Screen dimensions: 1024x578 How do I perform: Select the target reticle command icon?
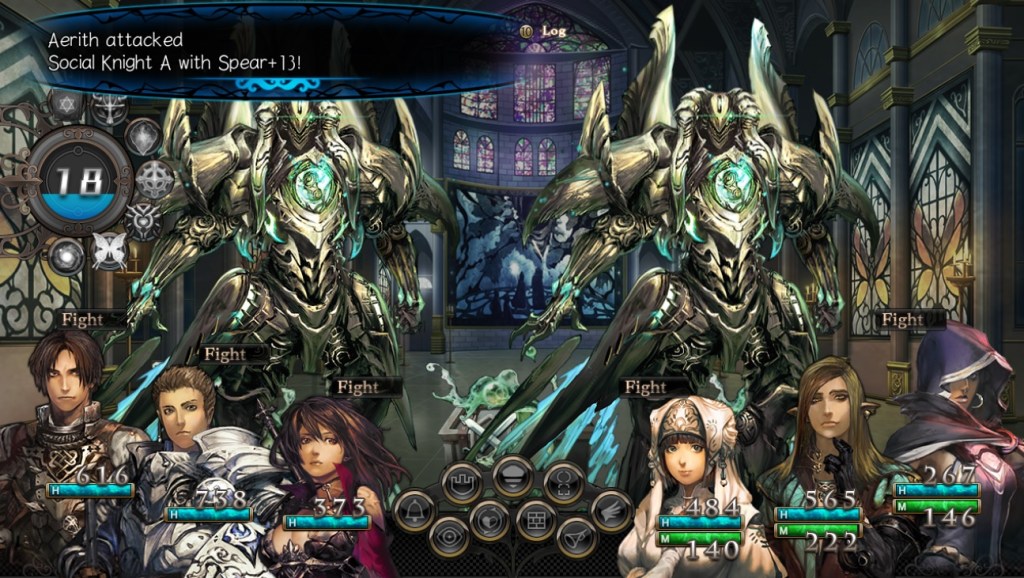tap(564, 483)
